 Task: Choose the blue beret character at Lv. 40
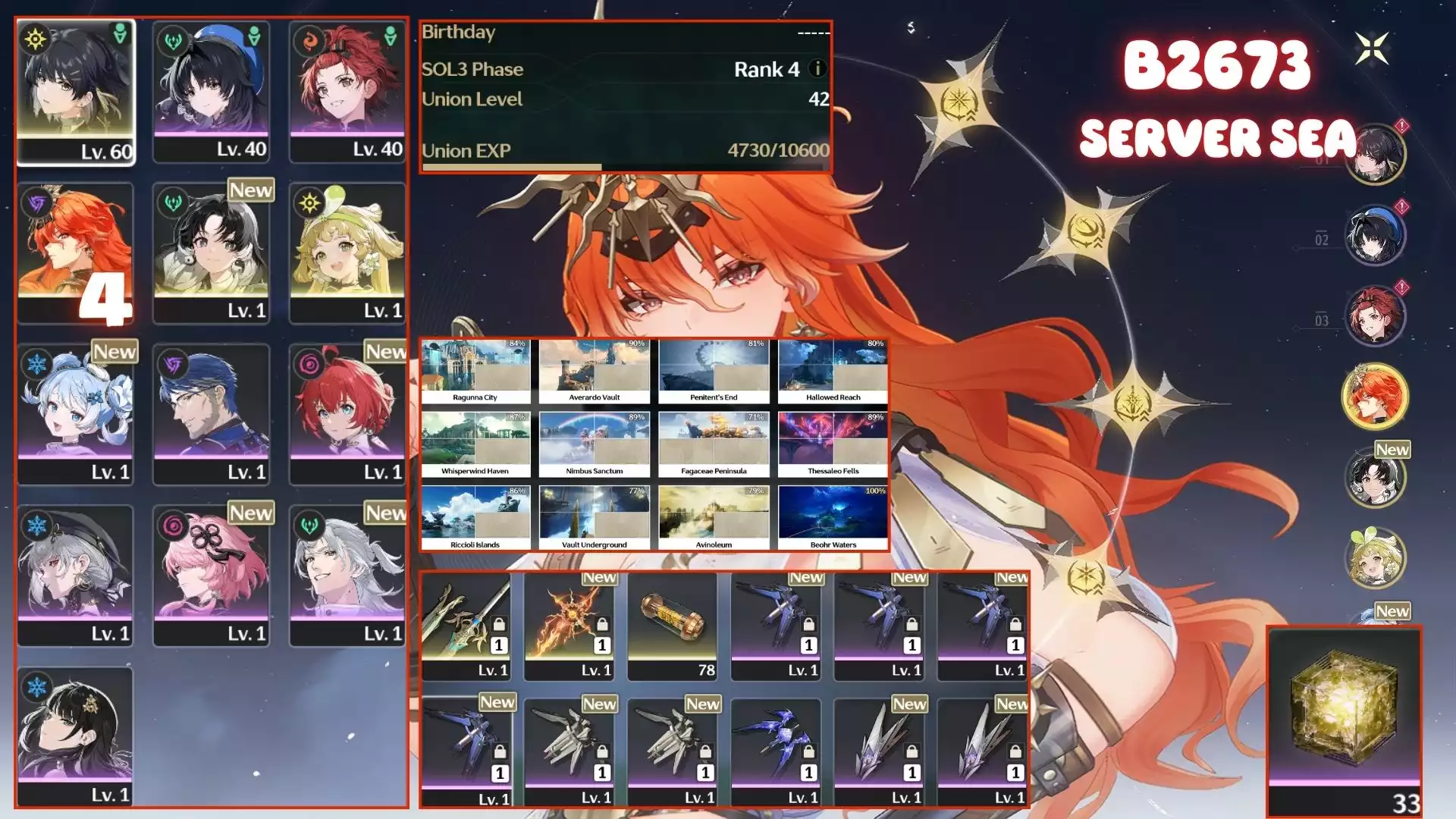(211, 91)
